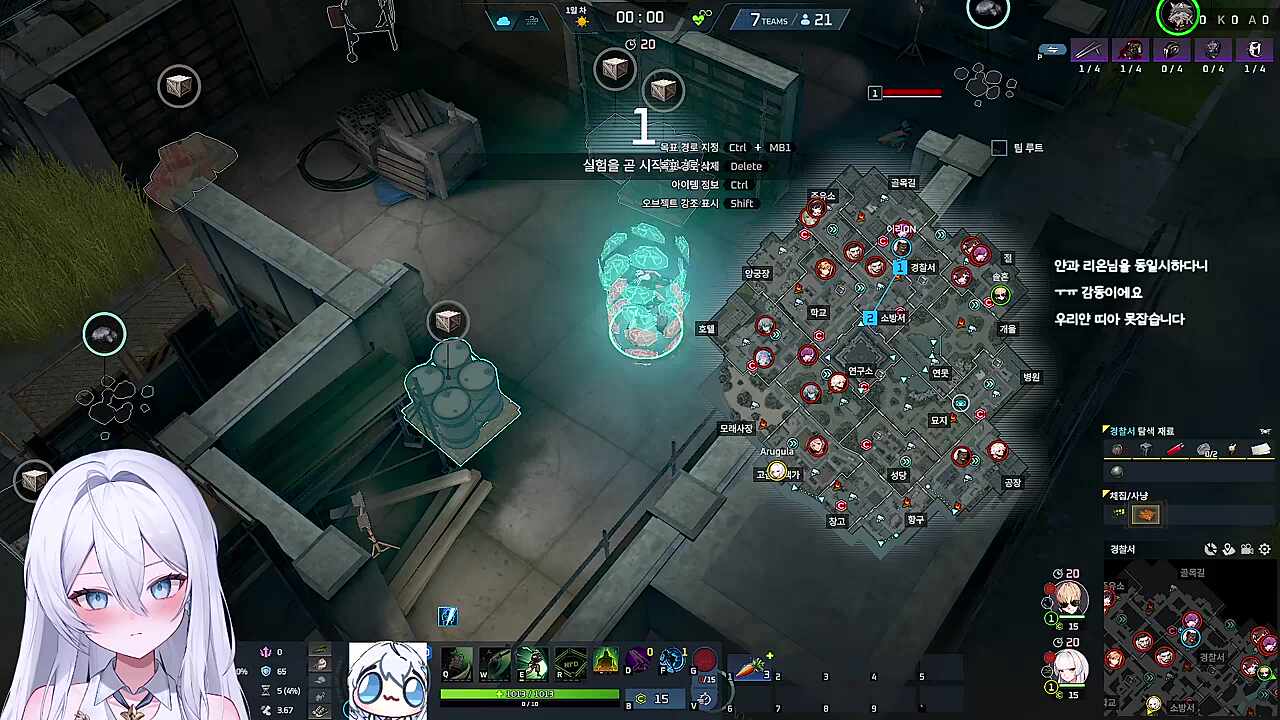The height and width of the screenshot is (720, 1280).
Task: Choose the 병원 zone on the large map
Action: pos(1031,377)
